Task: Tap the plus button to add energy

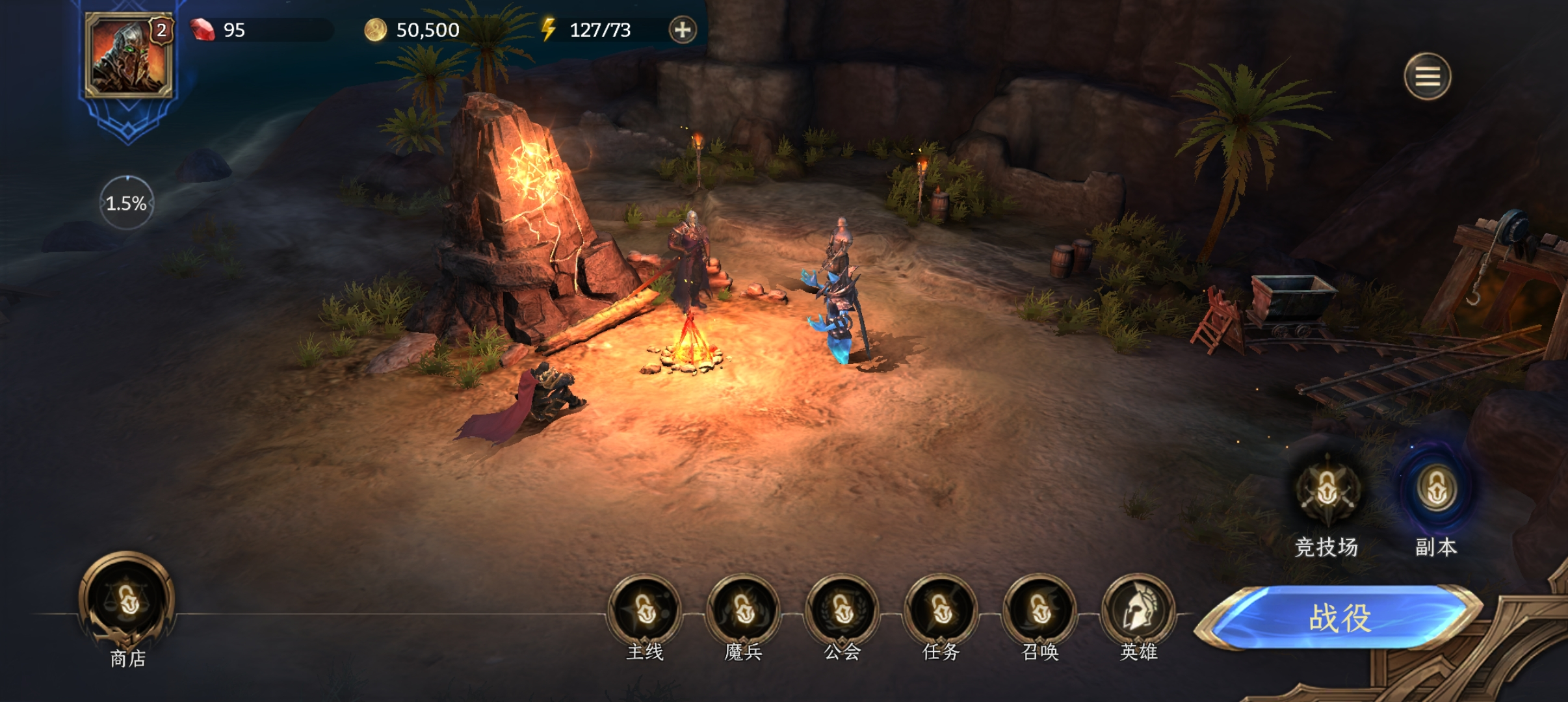Action: pyautogui.click(x=683, y=30)
